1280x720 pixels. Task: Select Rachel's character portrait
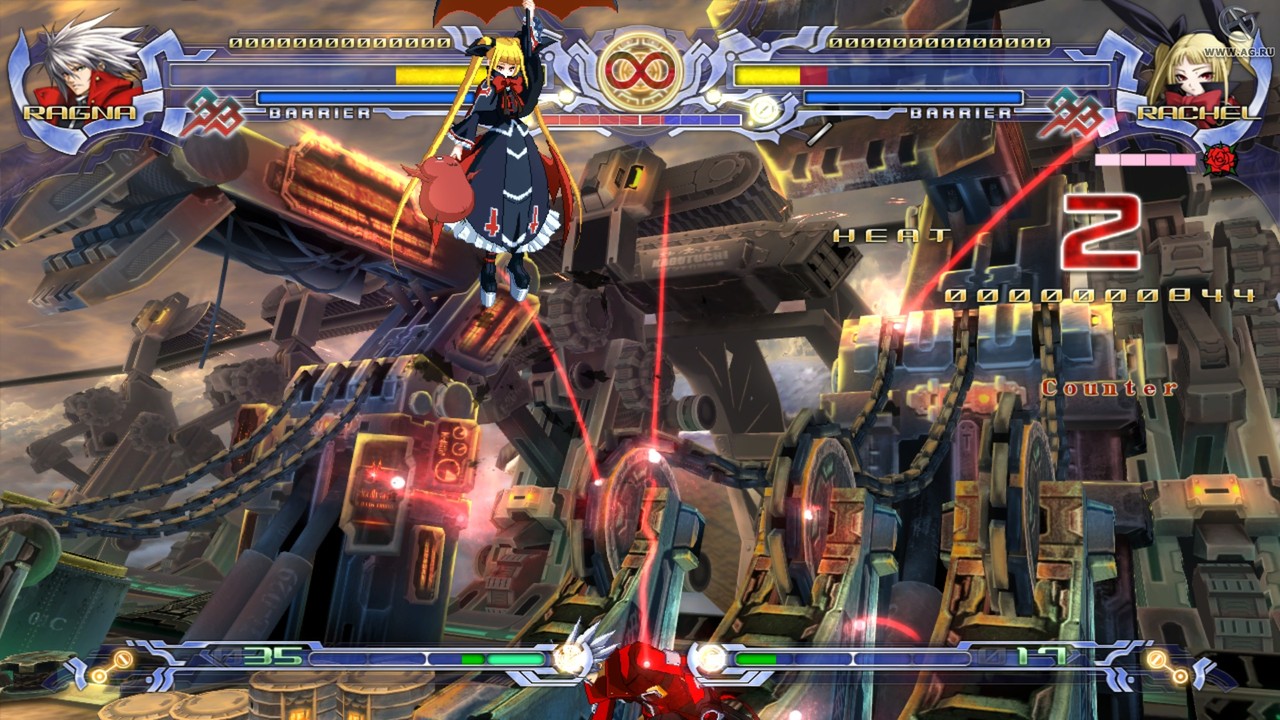1195,68
